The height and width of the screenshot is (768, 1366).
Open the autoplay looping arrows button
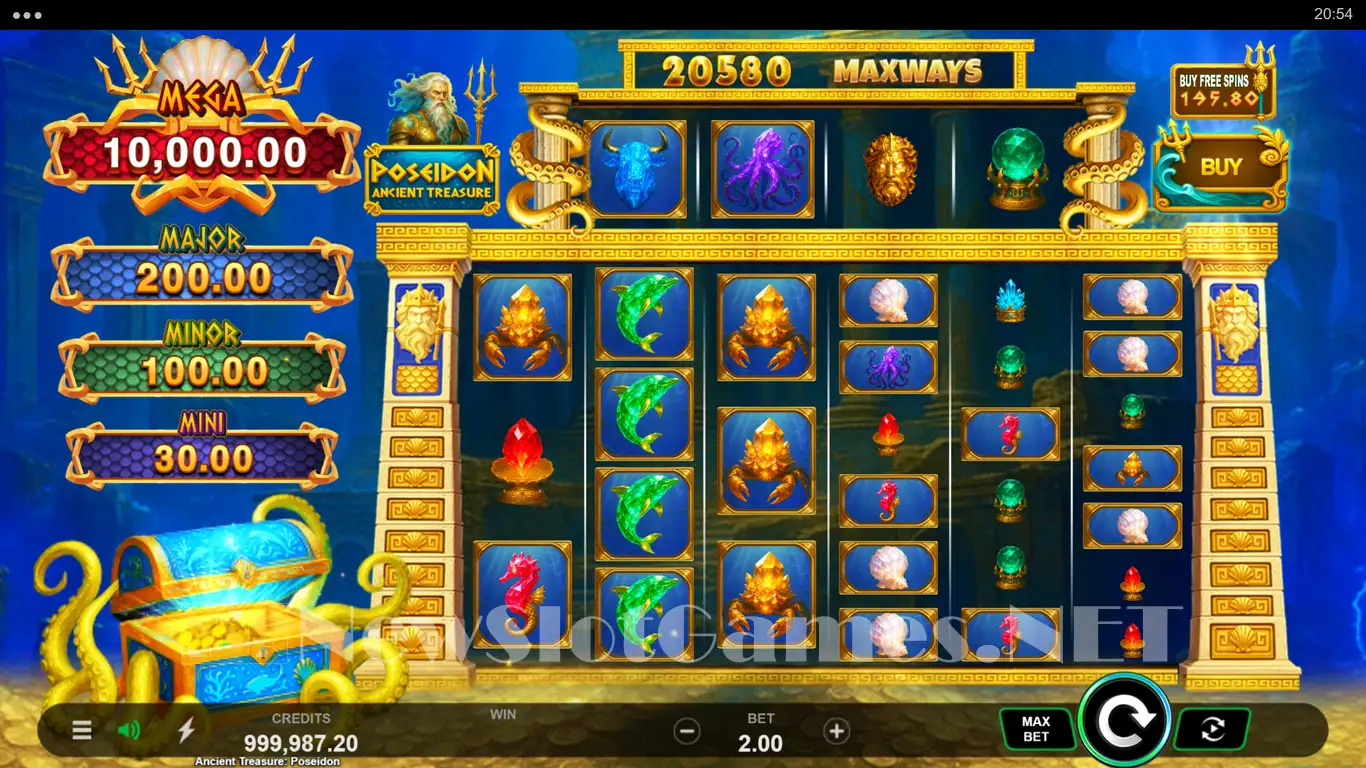tap(1212, 729)
